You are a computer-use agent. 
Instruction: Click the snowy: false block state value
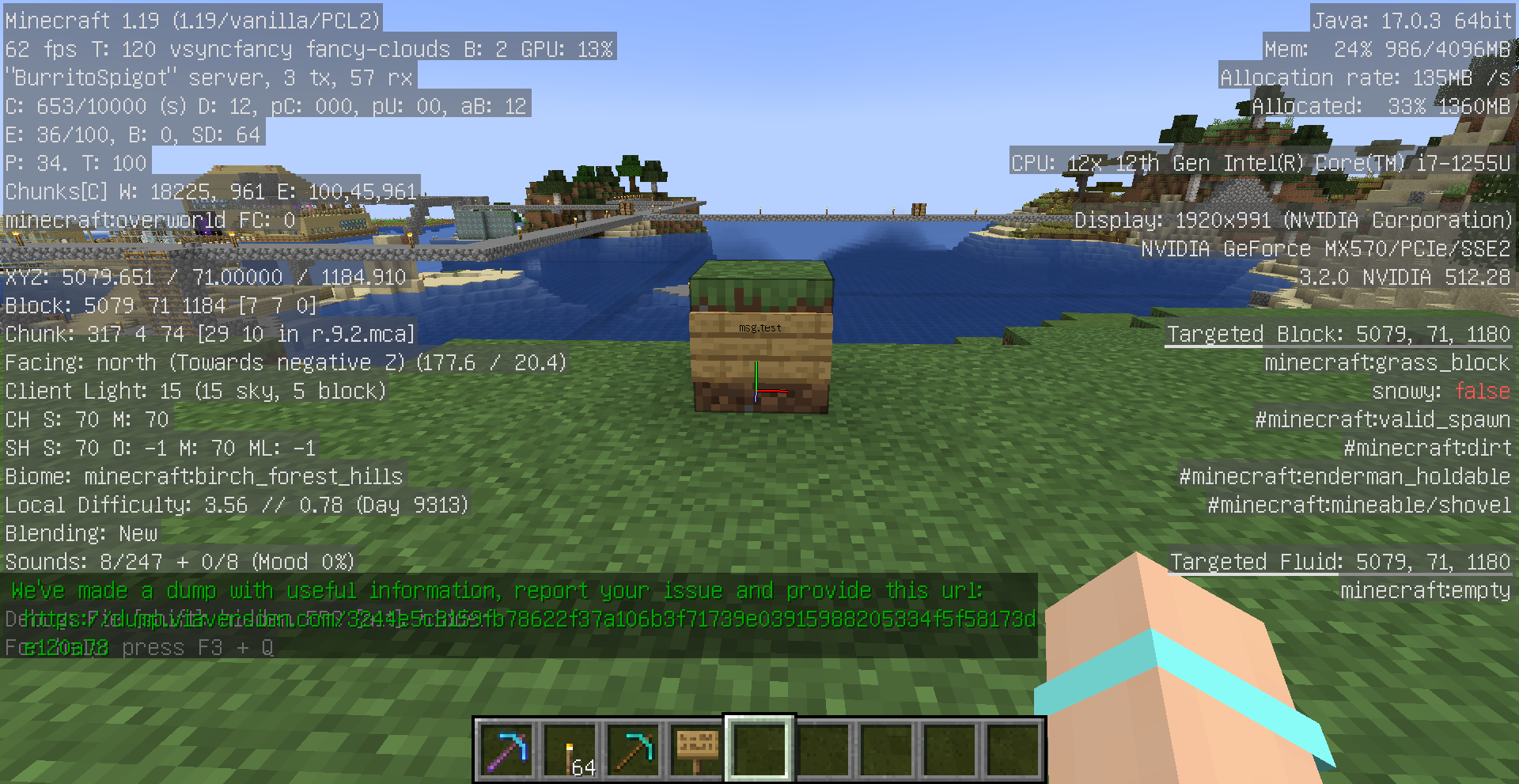pos(1482,391)
